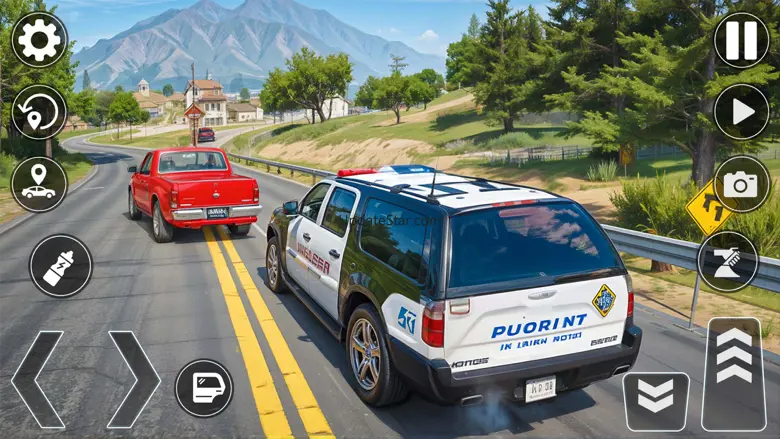Click the play triangle button
Image resolution: width=780 pixels, height=439 pixels.
click(x=741, y=112)
